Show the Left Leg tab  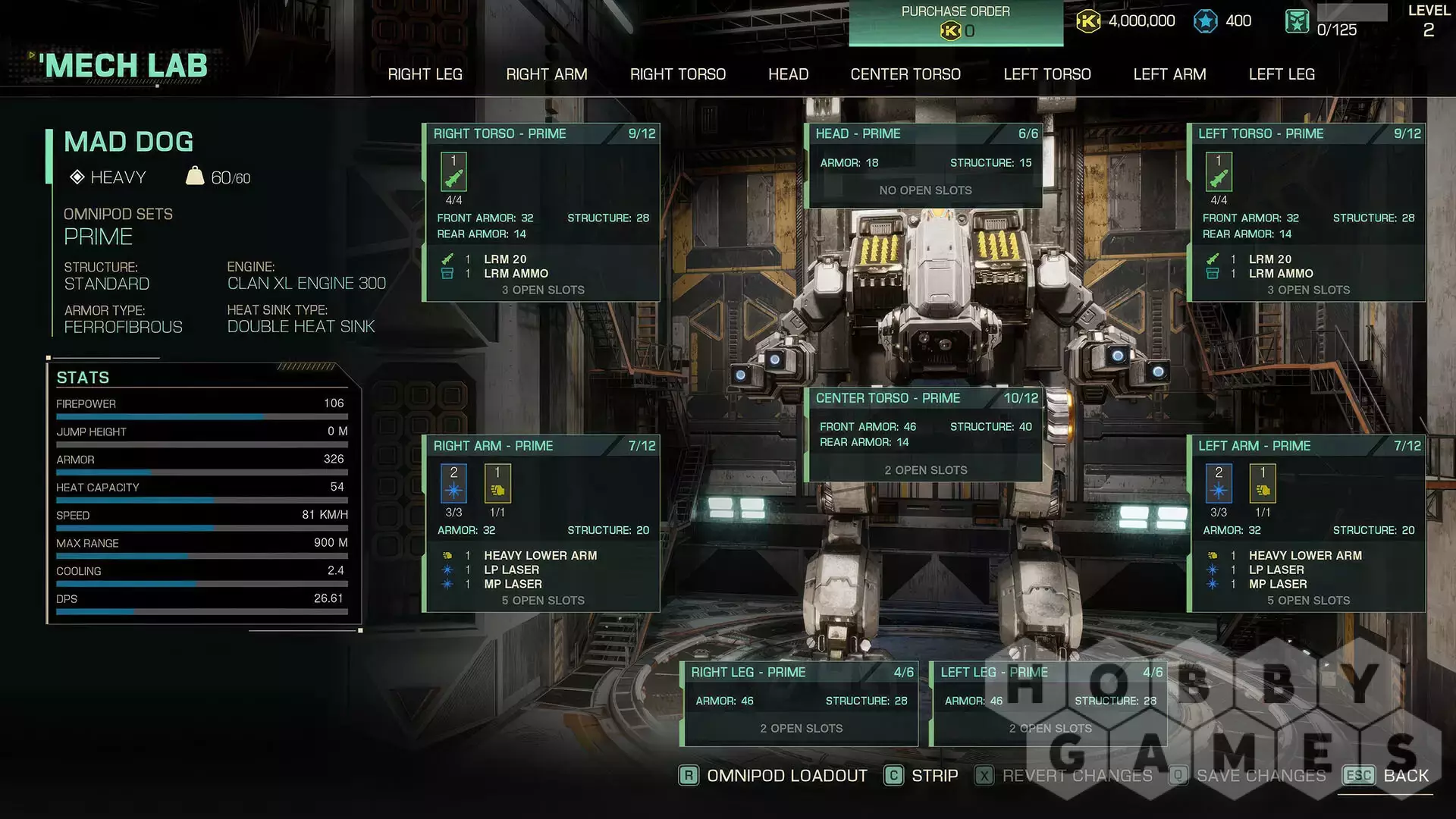tap(1281, 74)
